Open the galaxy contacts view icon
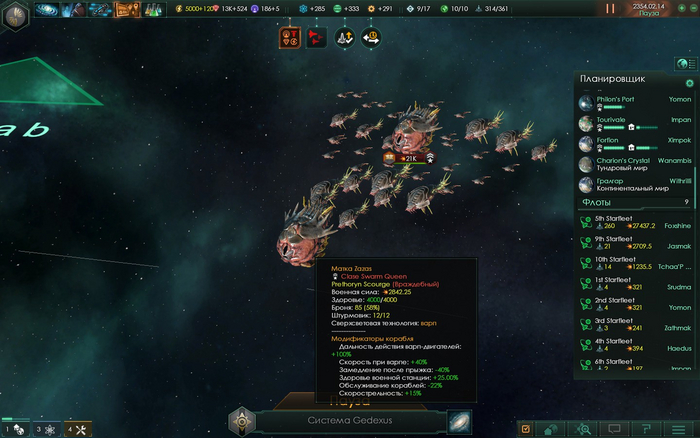This screenshot has height=438, width=700. (46, 9)
